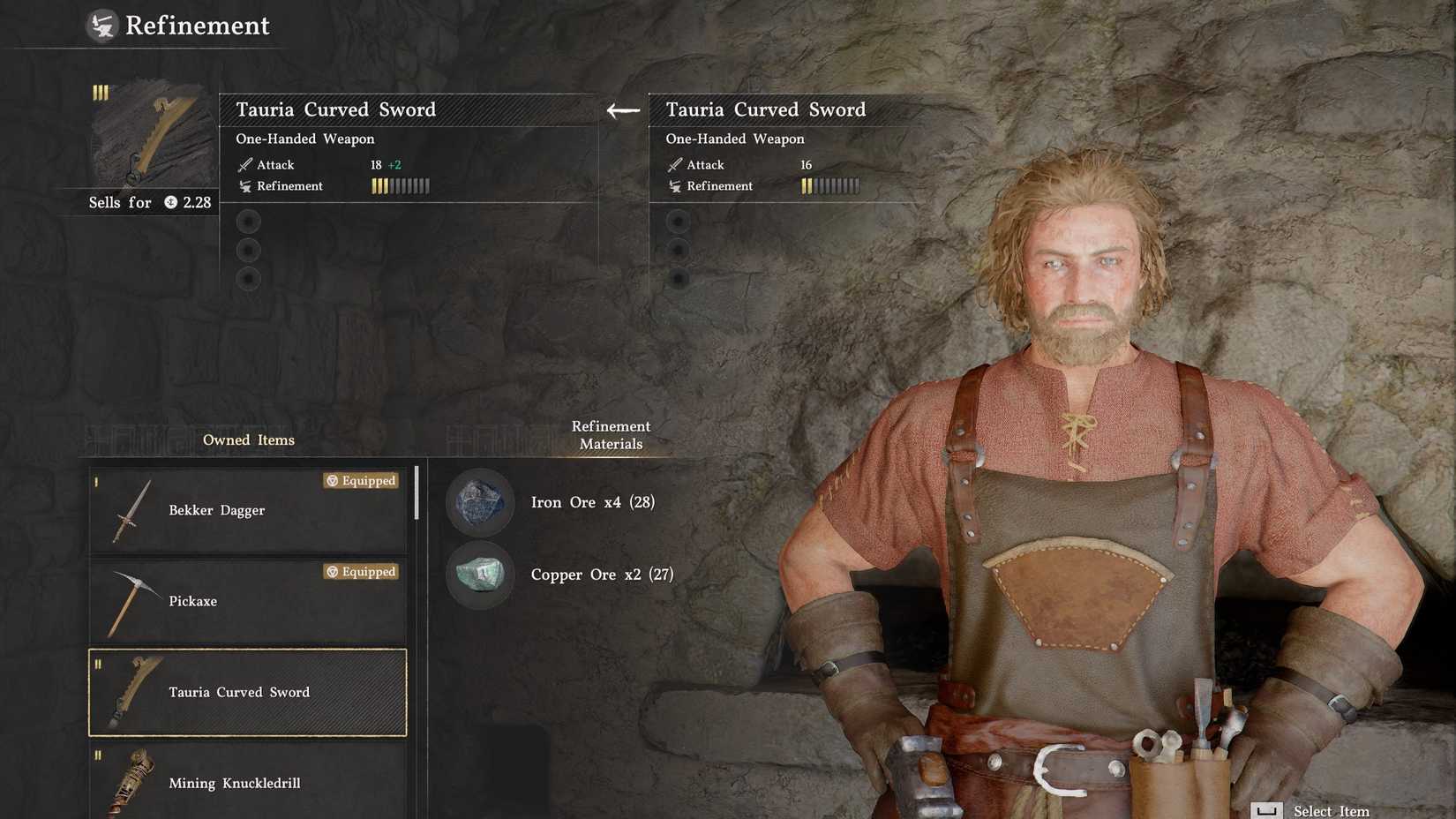Toggle the Equipped badge on the Pickaxe
The height and width of the screenshot is (819, 1456).
click(360, 572)
